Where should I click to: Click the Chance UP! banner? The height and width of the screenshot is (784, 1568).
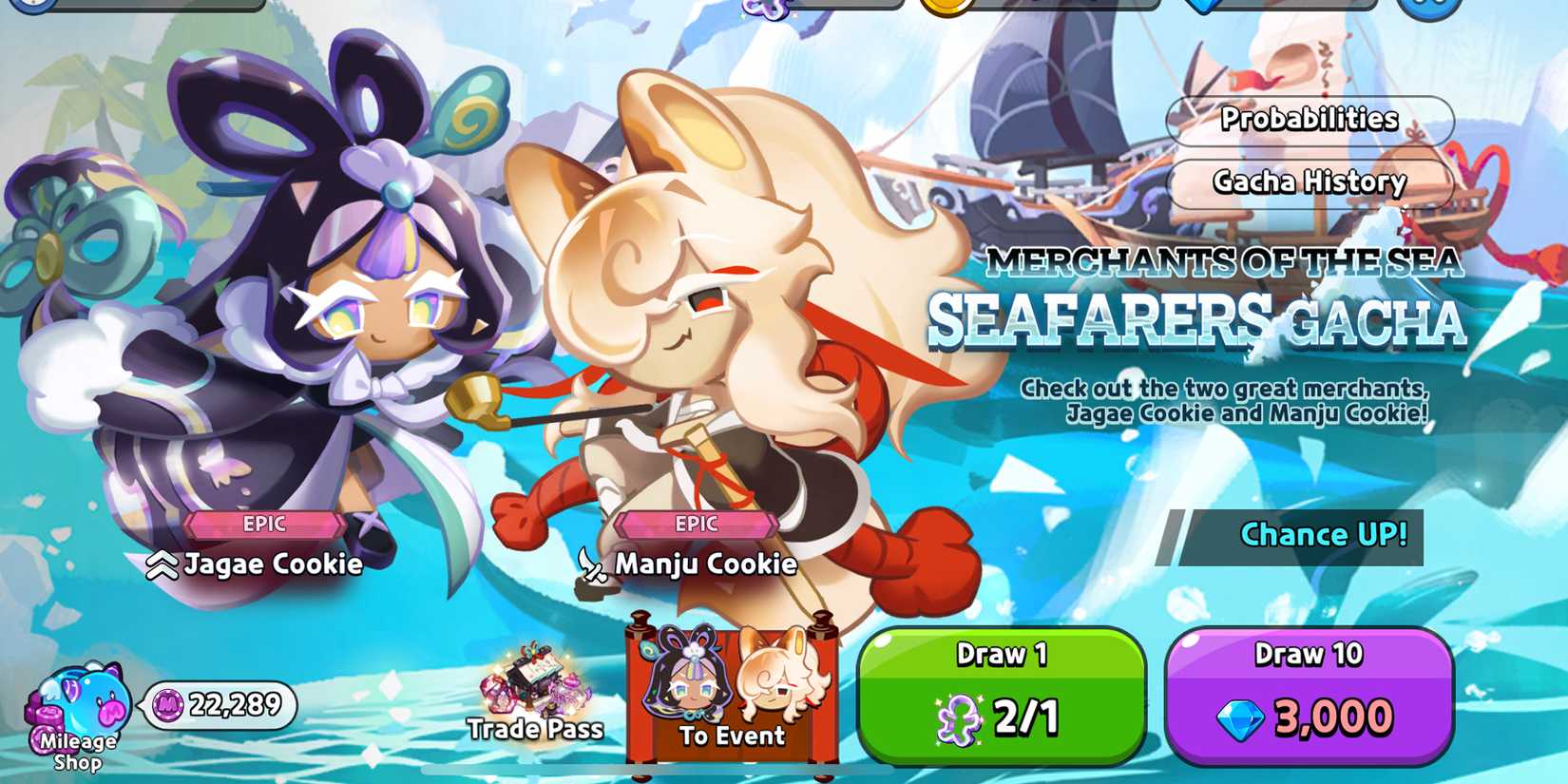[1325, 534]
